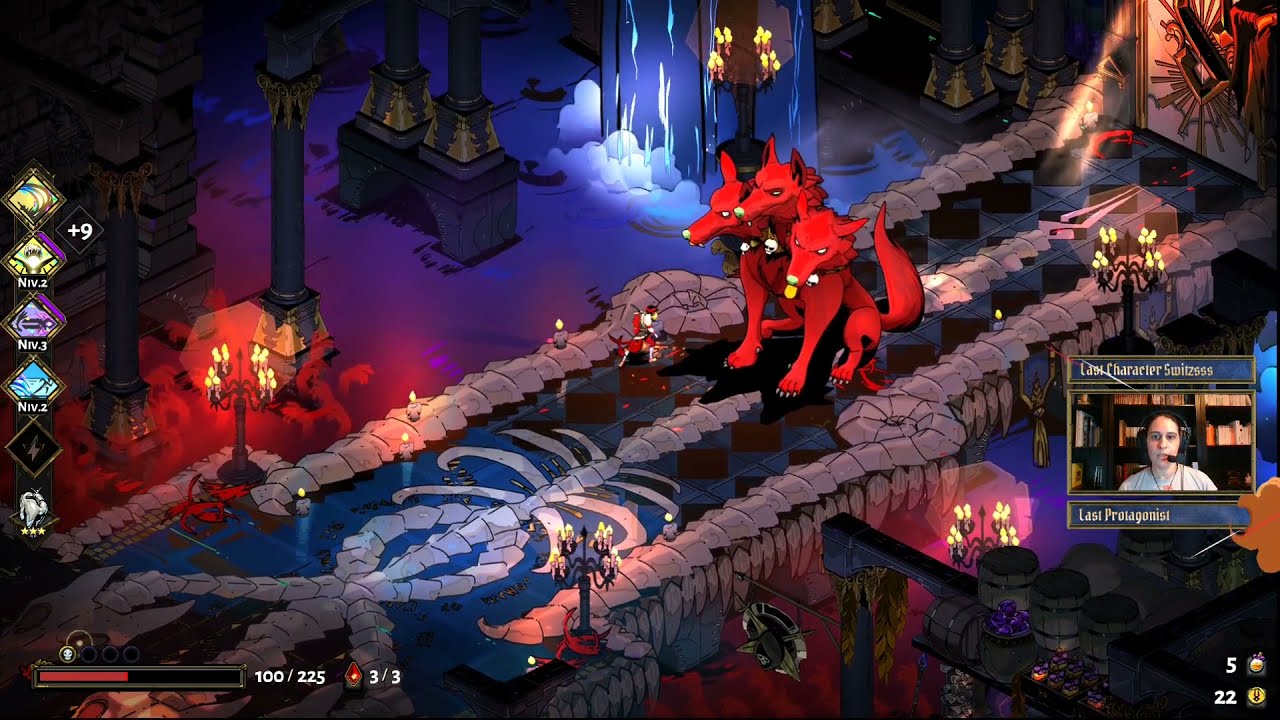
Task: Click the red bloodstone icon beside the 3/3 counter
Action: [355, 675]
